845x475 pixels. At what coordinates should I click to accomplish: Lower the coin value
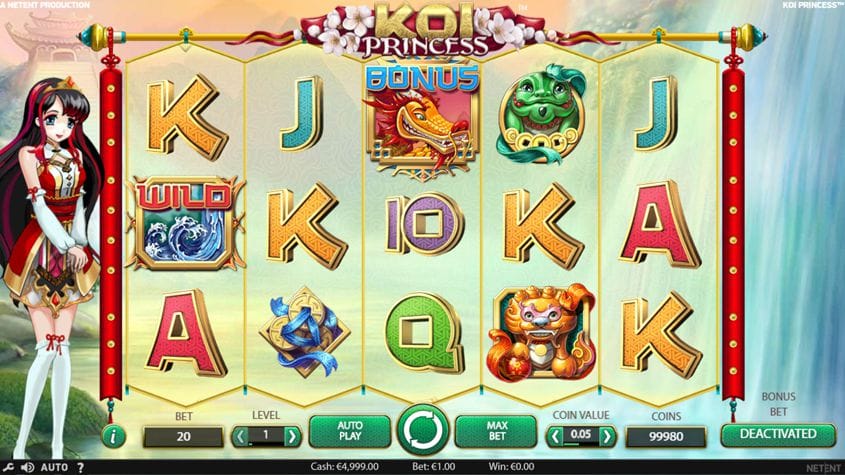[554, 436]
